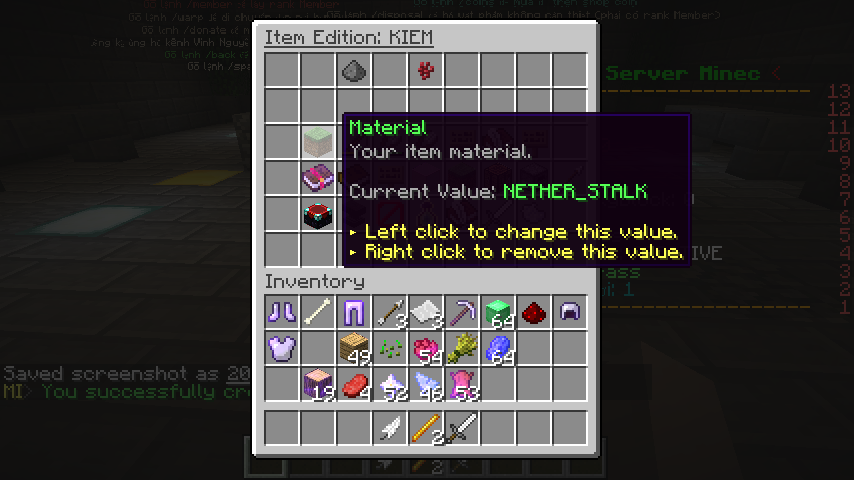Click the wheat item in the inventory

click(461, 348)
